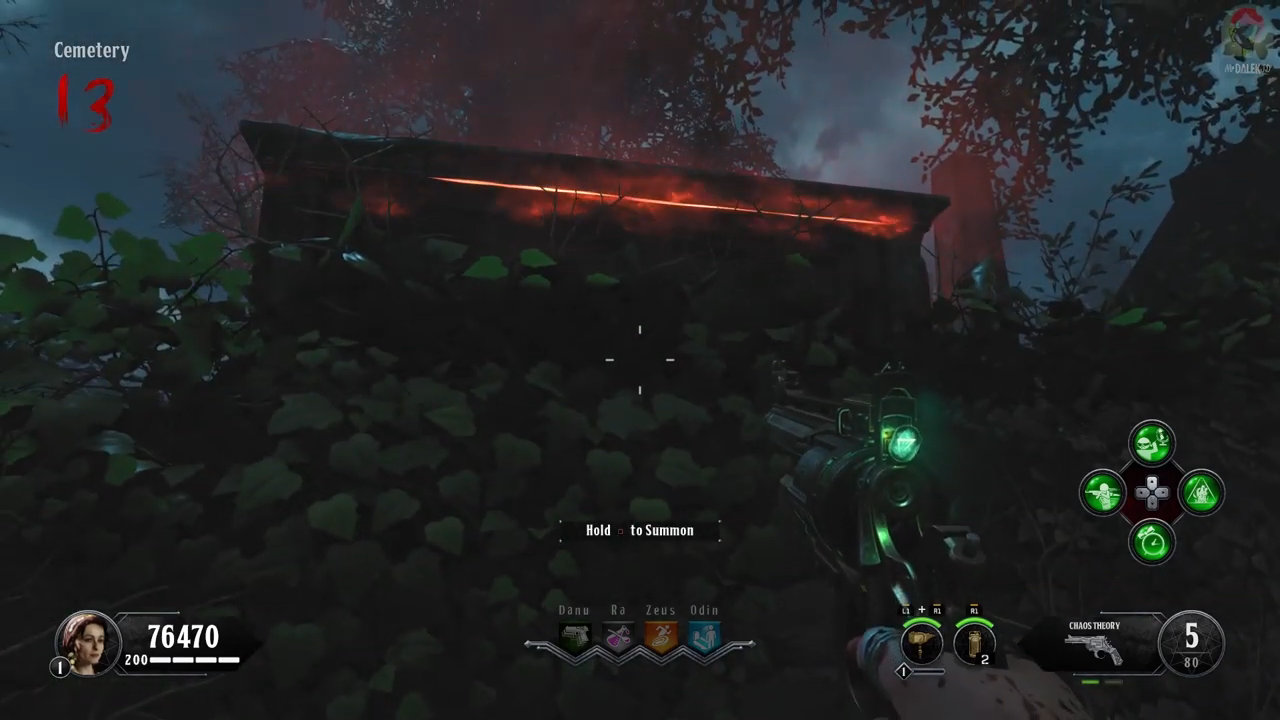
Task: Use the right elixir with warning triangle
Action: coord(1201,492)
